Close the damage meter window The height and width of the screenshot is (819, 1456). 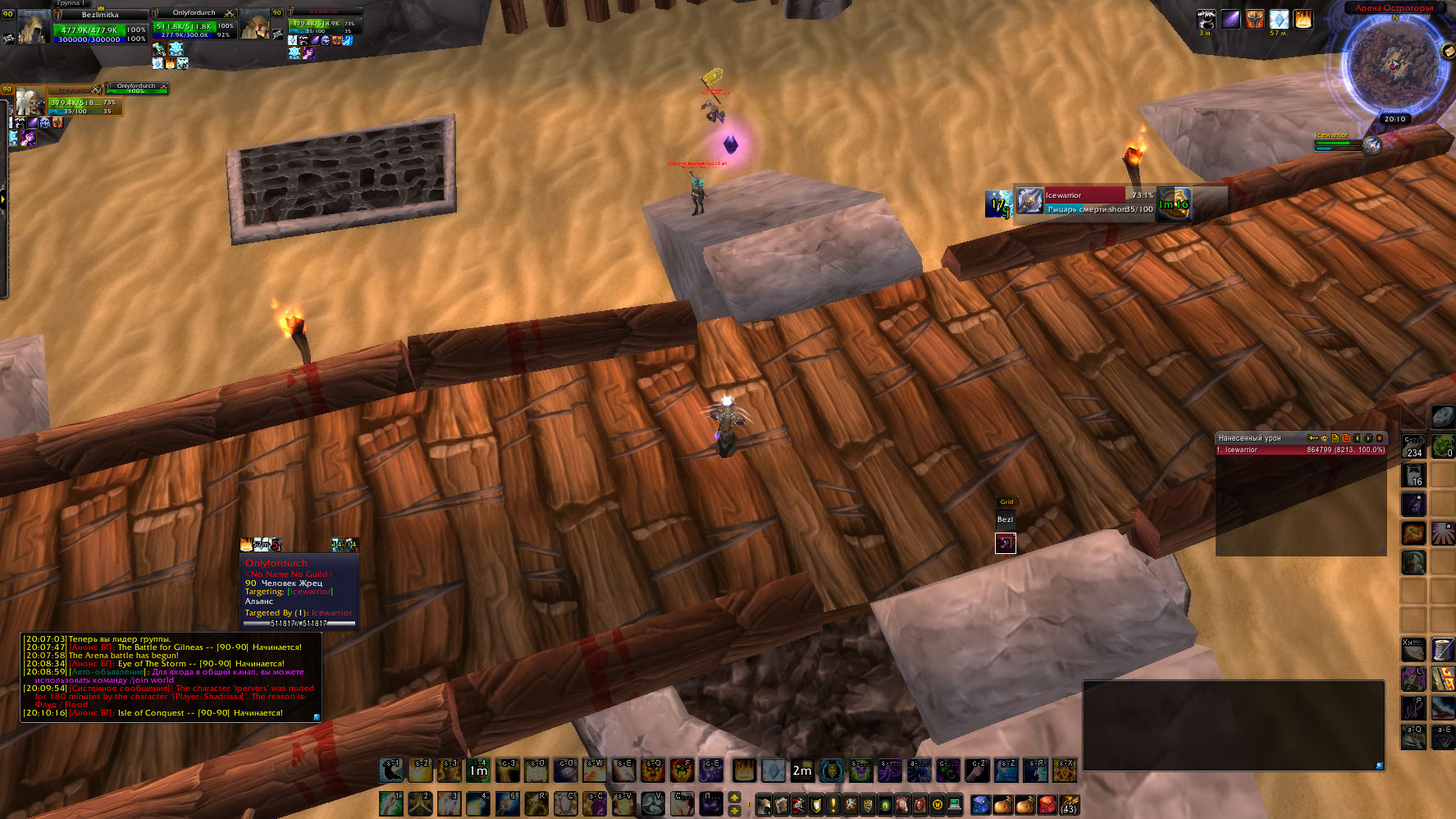pyautogui.click(x=1380, y=438)
